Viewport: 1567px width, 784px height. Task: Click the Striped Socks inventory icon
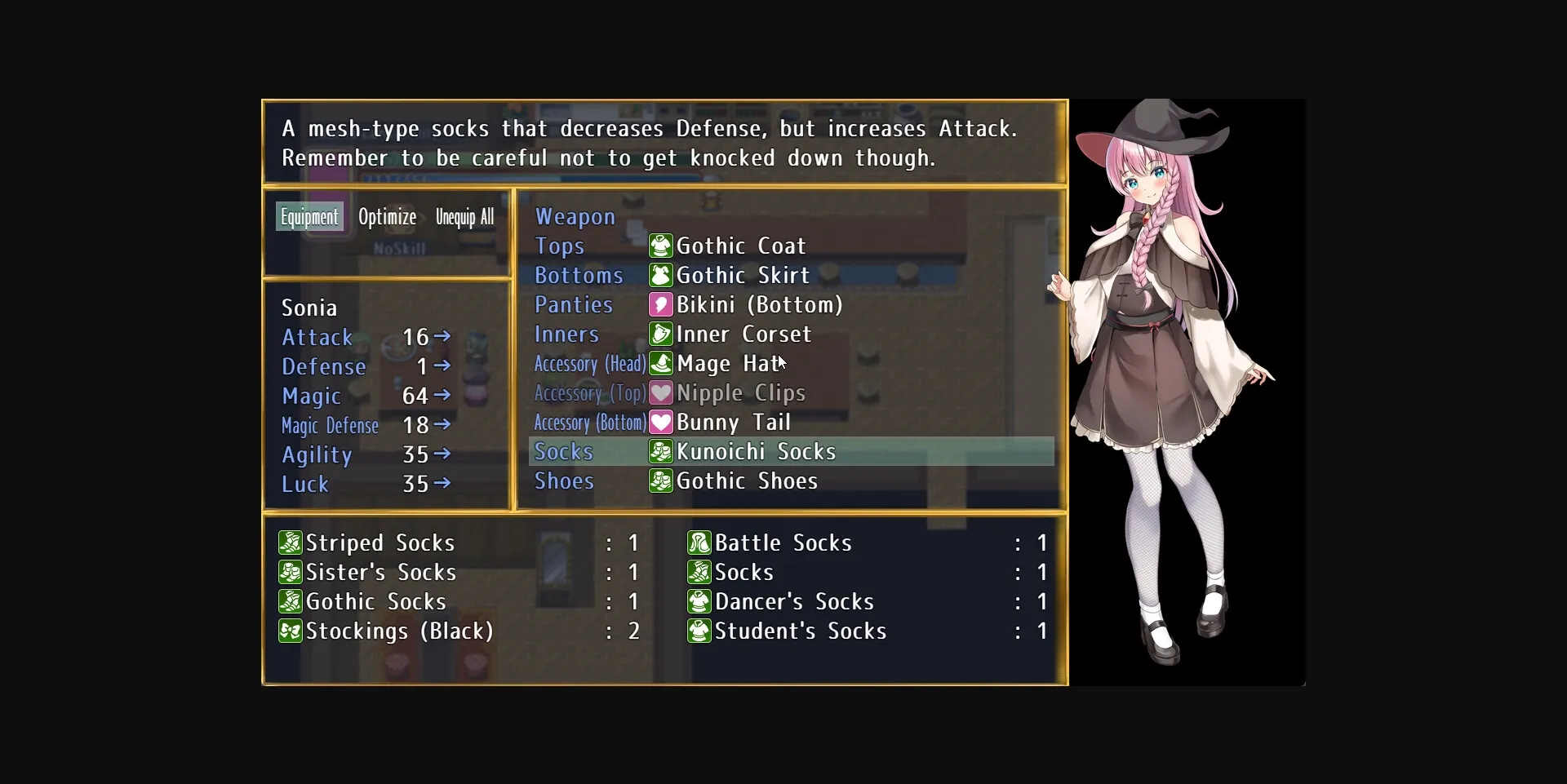290,543
